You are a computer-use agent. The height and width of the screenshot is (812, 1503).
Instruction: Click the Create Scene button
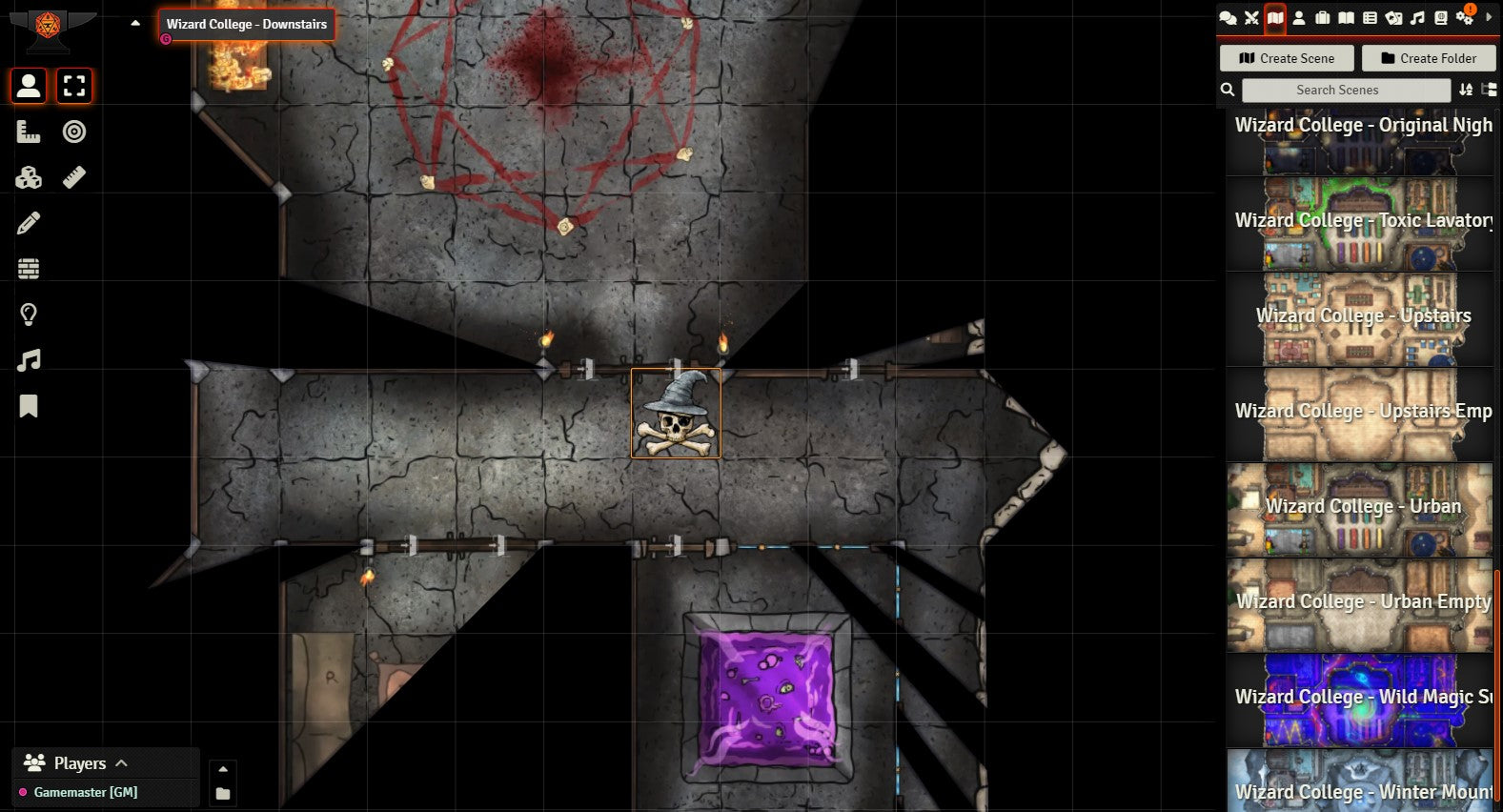[x=1287, y=58]
